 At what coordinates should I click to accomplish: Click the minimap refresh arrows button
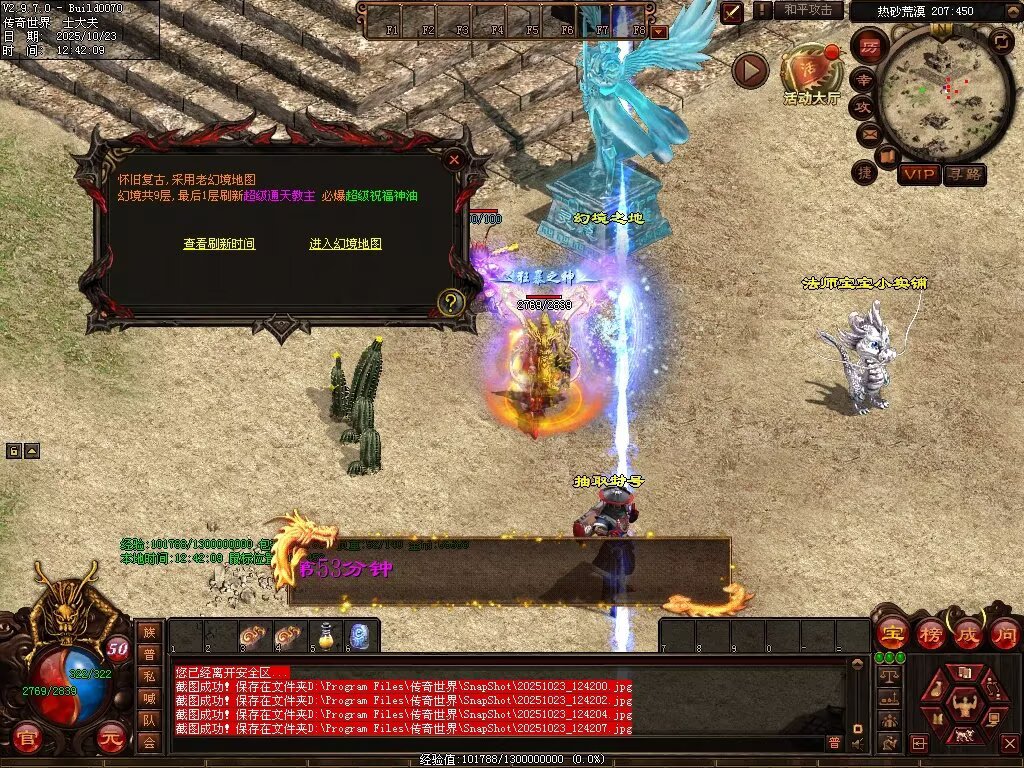[x=1000, y=40]
